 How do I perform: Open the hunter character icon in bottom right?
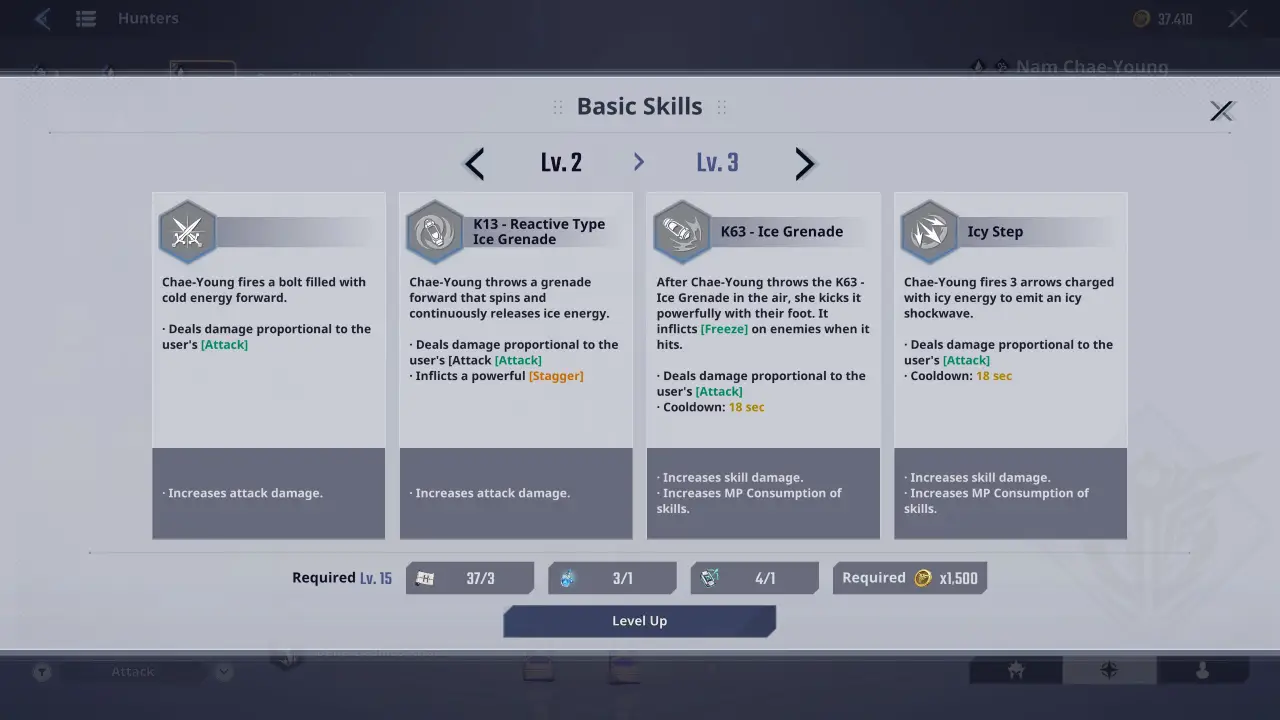pyautogui.click(x=1015, y=671)
